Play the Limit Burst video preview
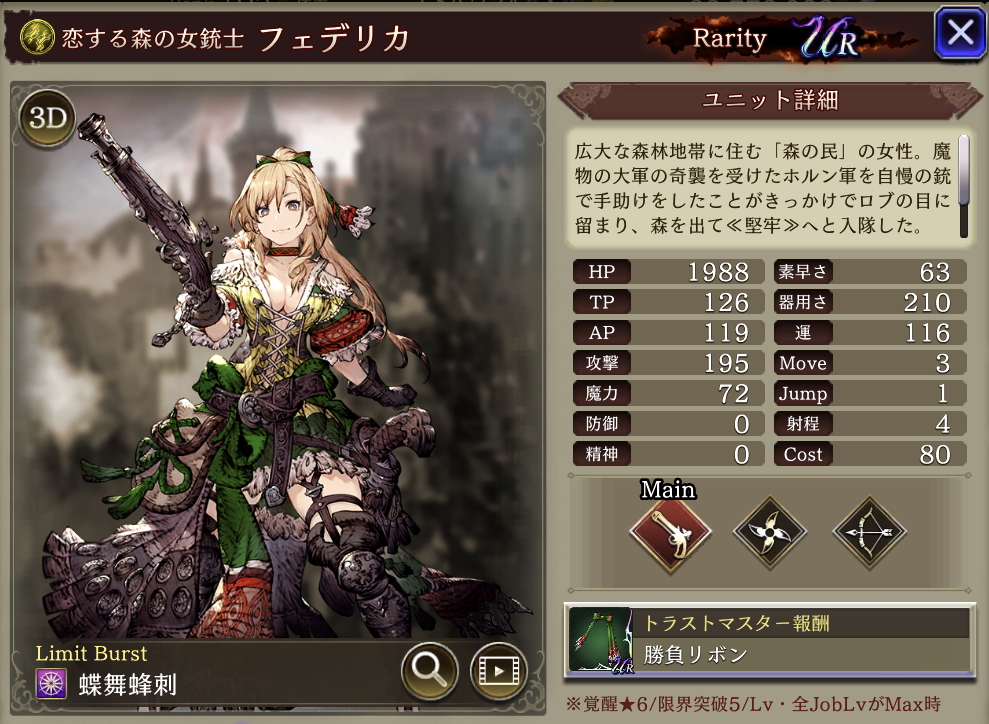The width and height of the screenshot is (989, 724). (498, 671)
